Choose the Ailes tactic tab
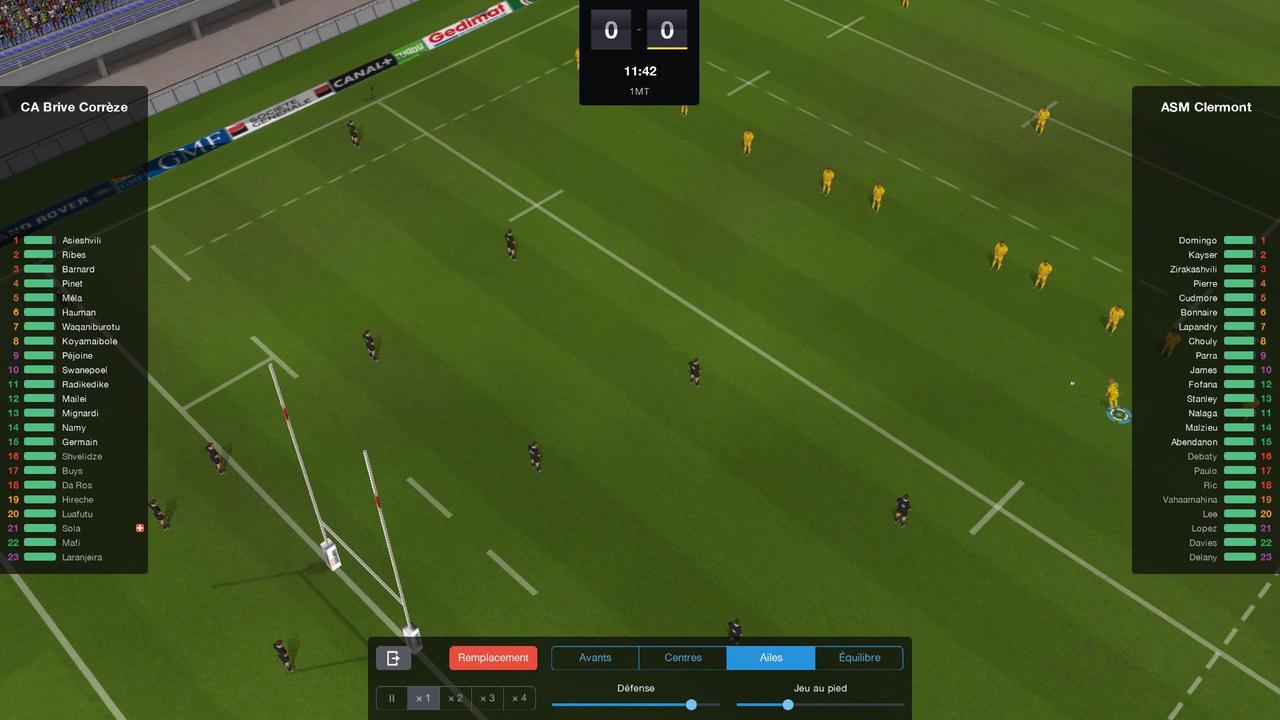Image resolution: width=1280 pixels, height=720 pixels. [x=771, y=658]
